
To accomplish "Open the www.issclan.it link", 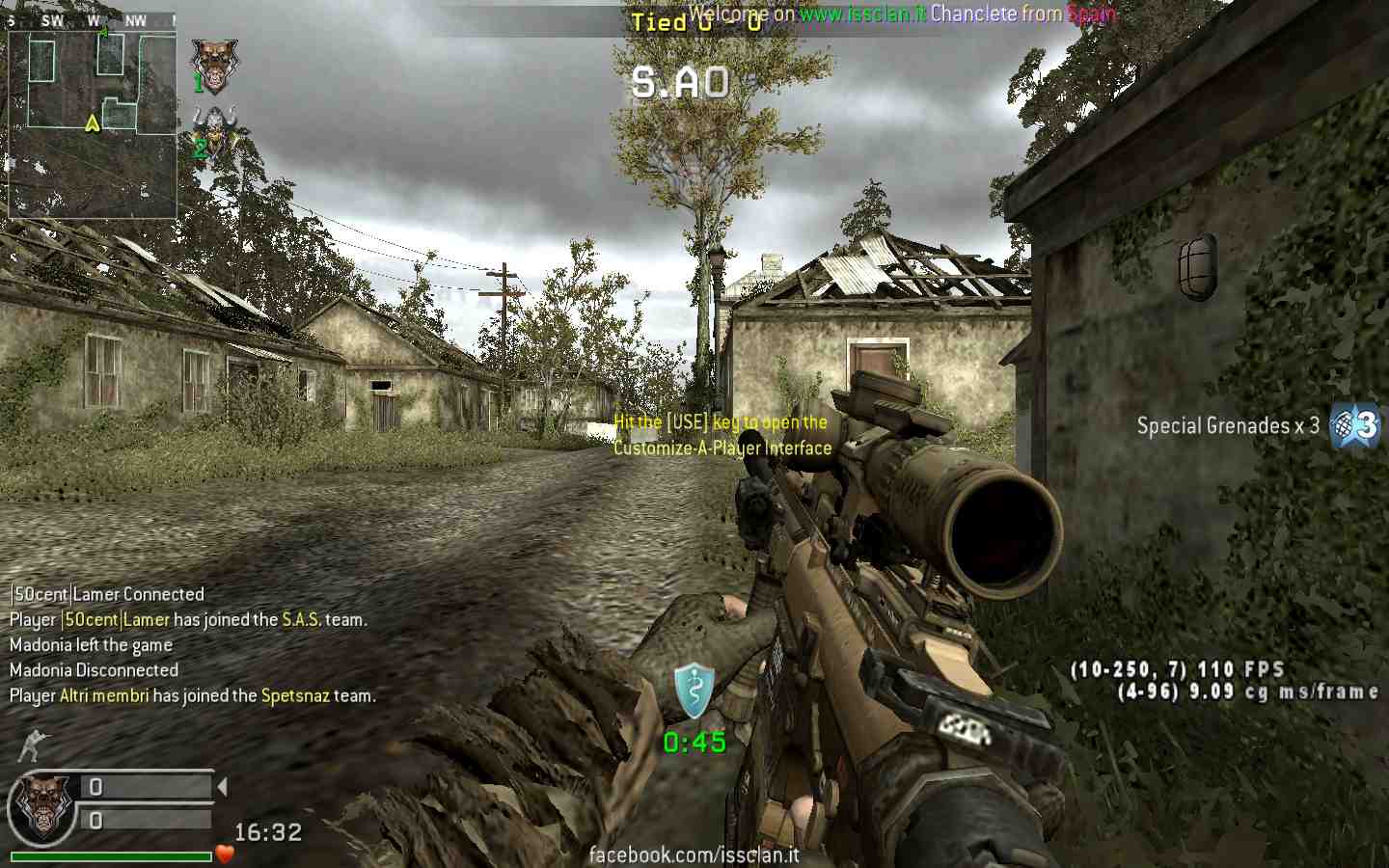I will point(862,14).
